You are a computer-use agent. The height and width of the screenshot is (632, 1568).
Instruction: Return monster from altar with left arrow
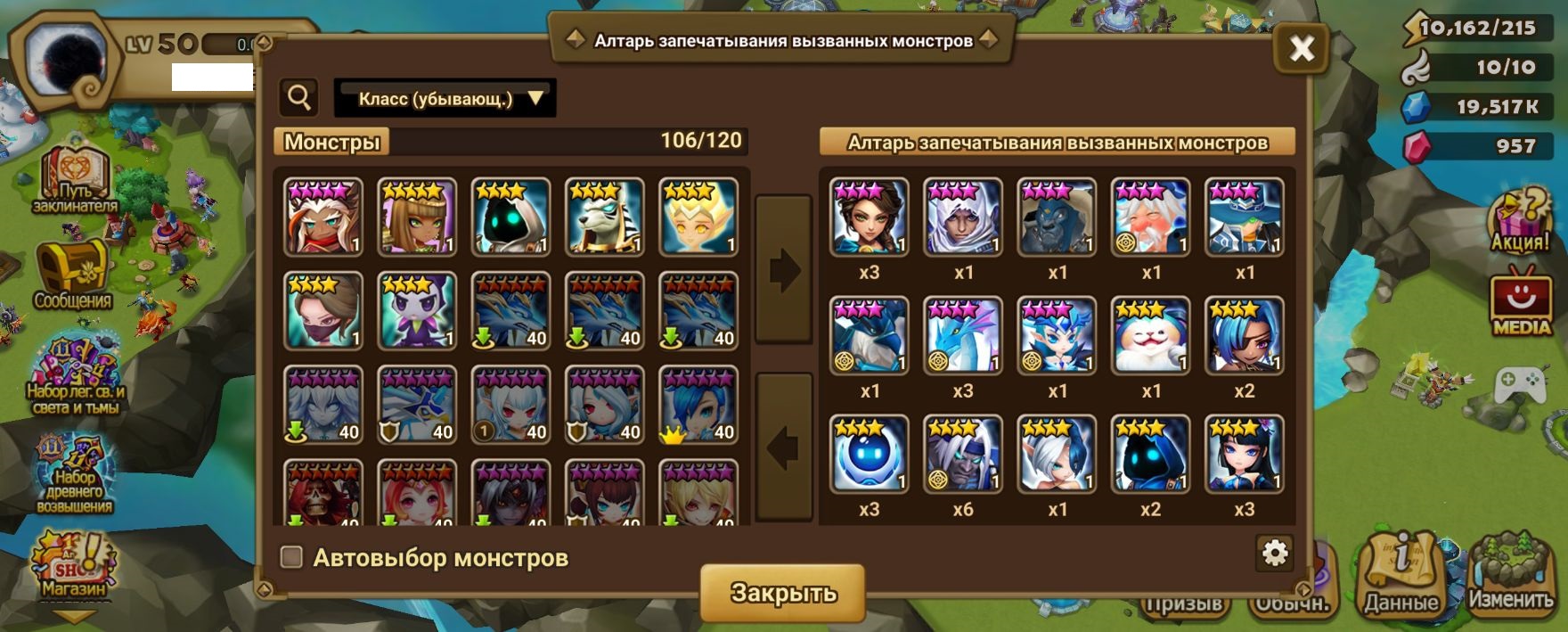[x=783, y=447]
